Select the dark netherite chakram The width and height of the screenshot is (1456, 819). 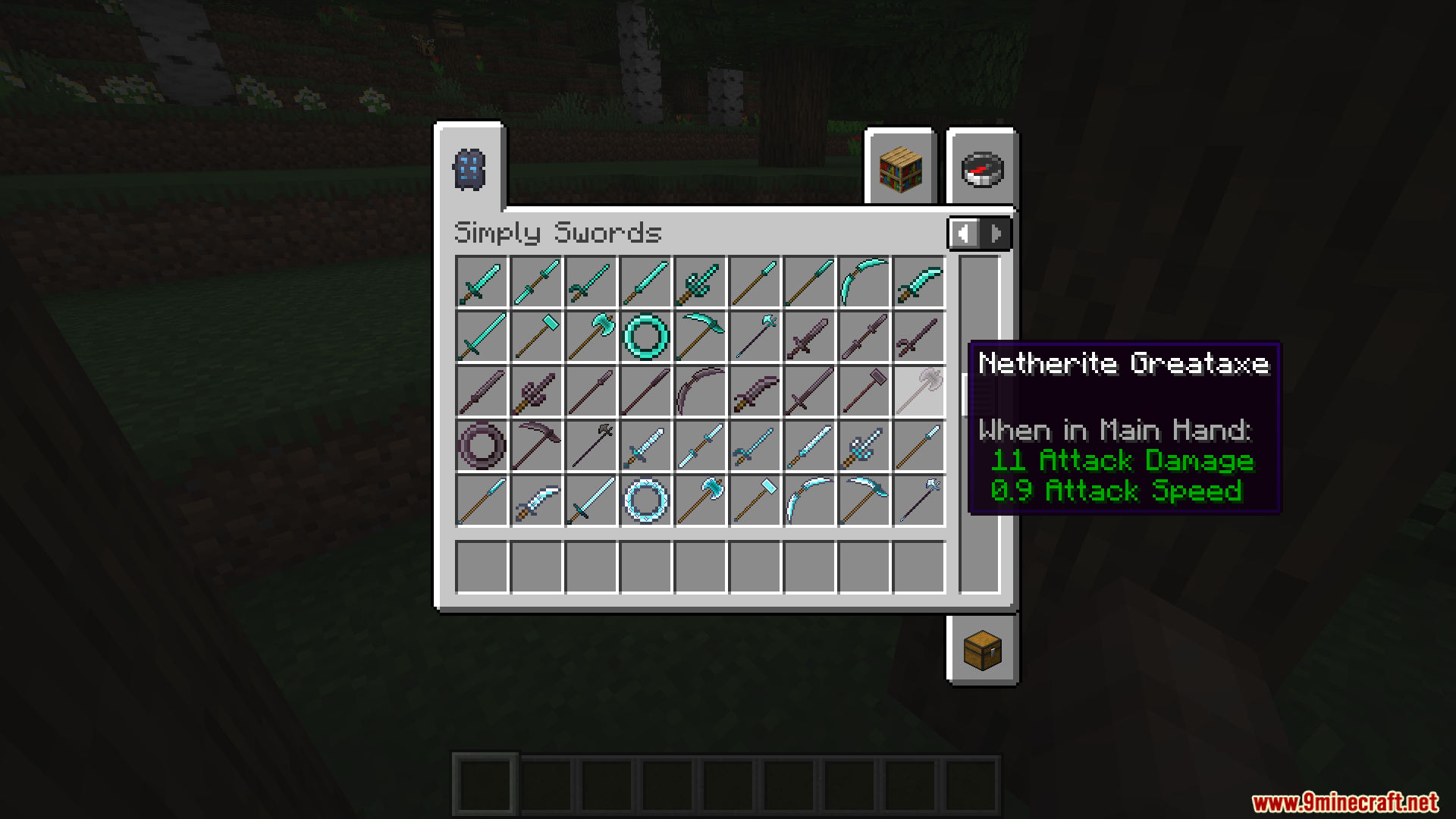pyautogui.click(x=482, y=446)
